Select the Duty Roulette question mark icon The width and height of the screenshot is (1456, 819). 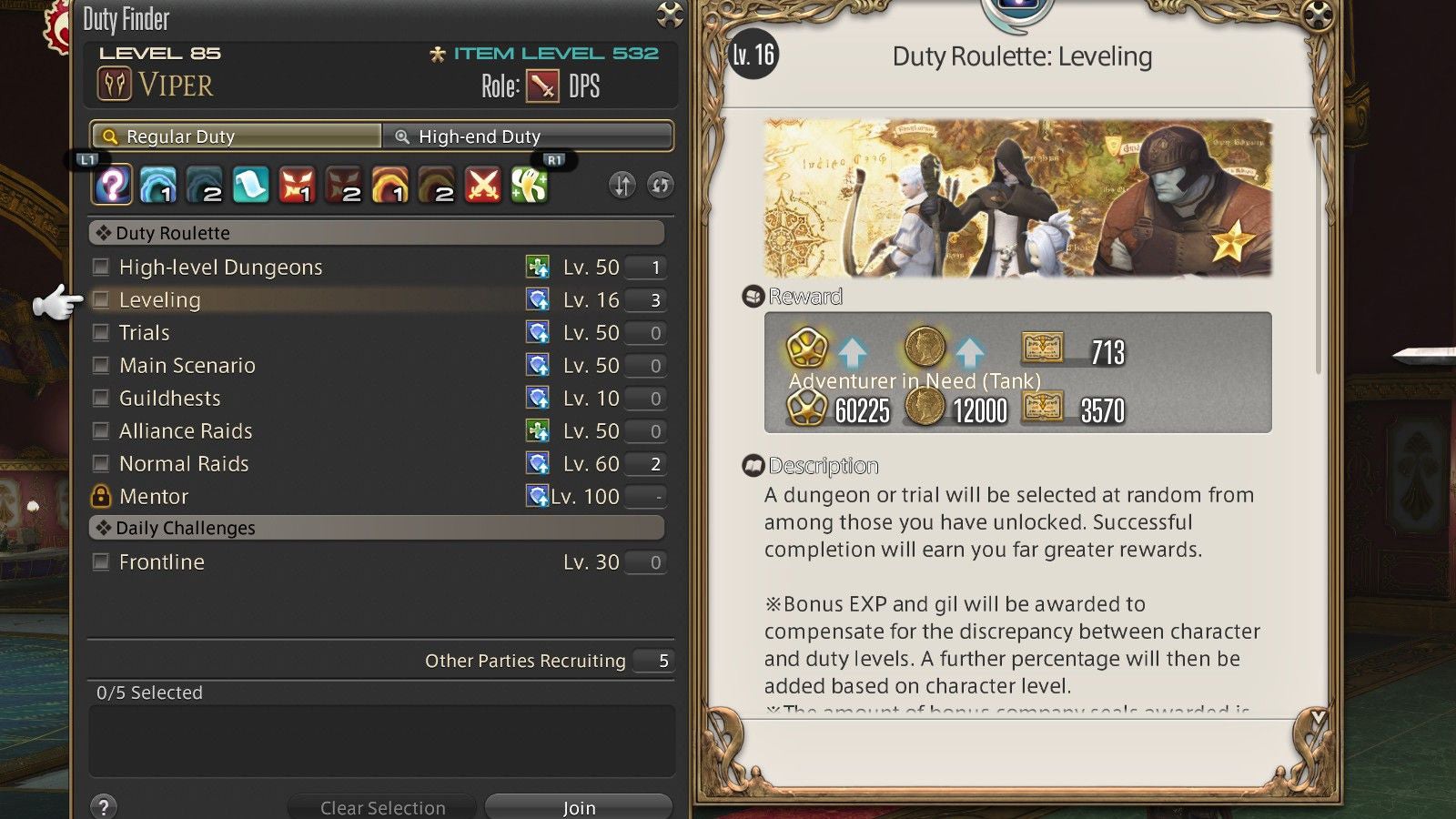(x=110, y=185)
